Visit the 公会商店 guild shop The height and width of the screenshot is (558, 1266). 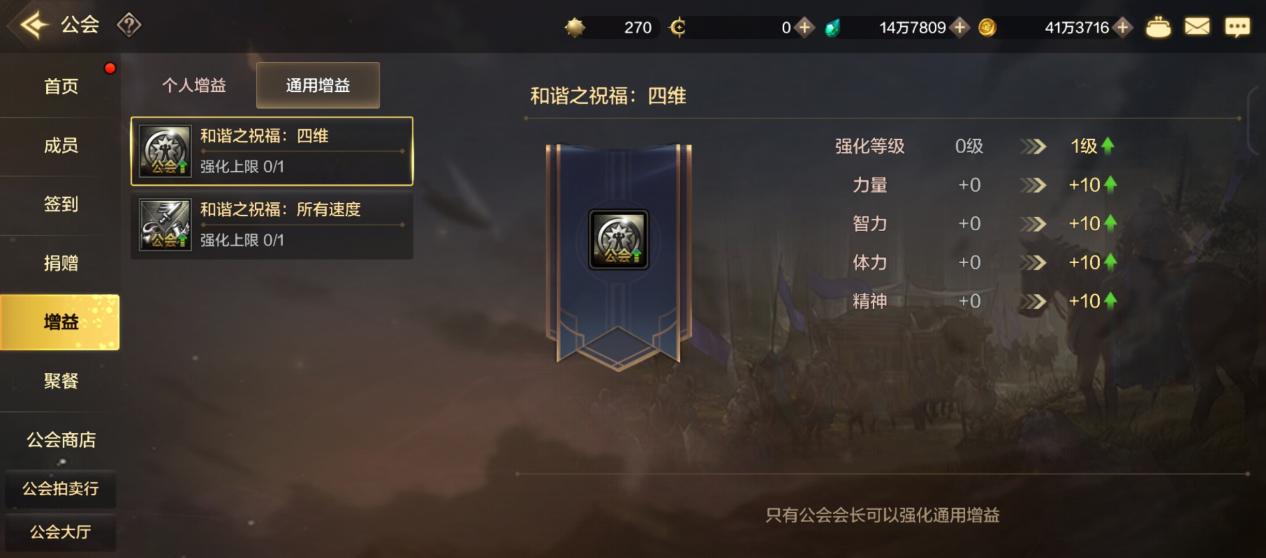point(60,440)
